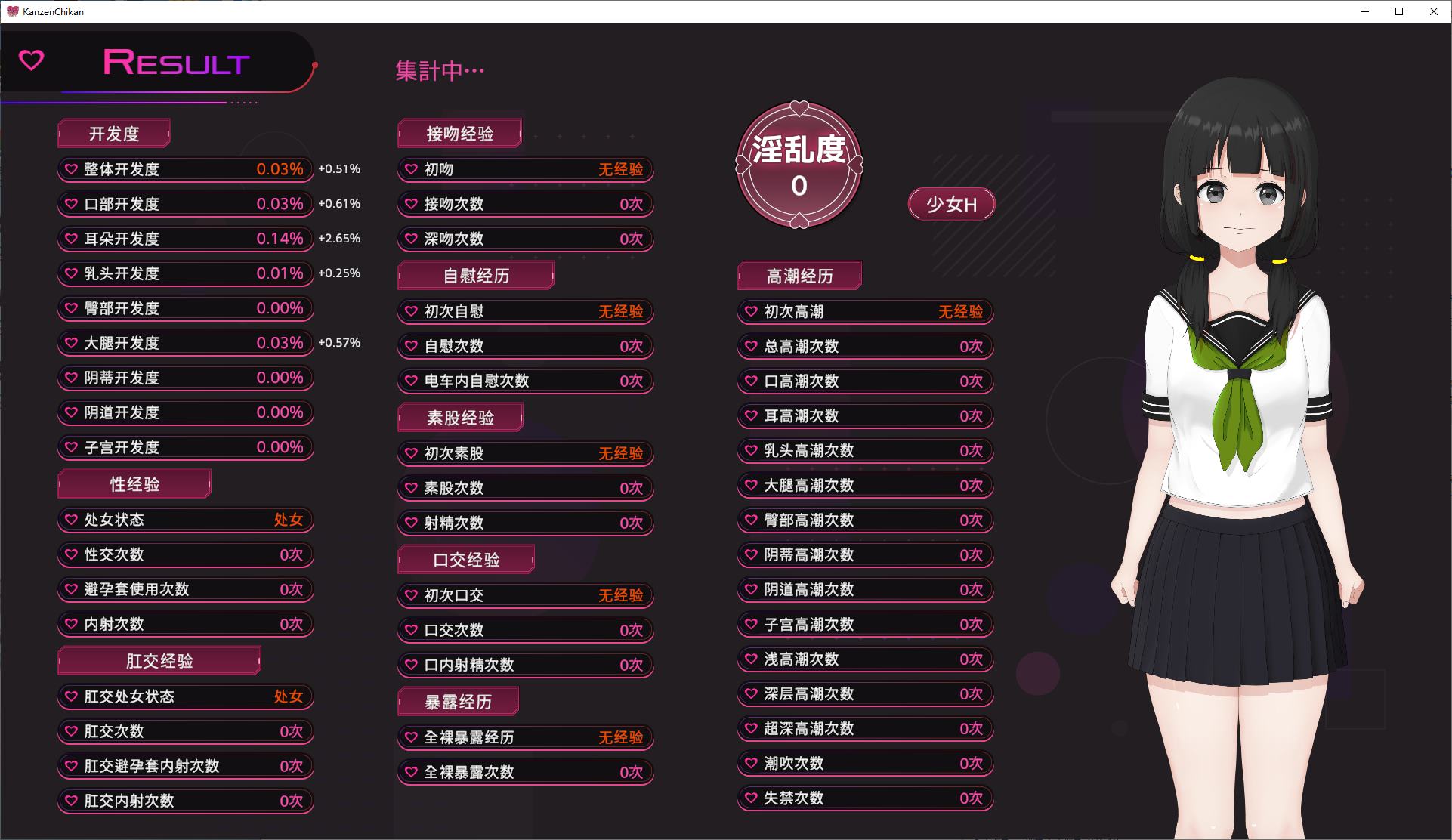Expand the 开发度 section header
Screen dimensions: 1452x840
113,133
